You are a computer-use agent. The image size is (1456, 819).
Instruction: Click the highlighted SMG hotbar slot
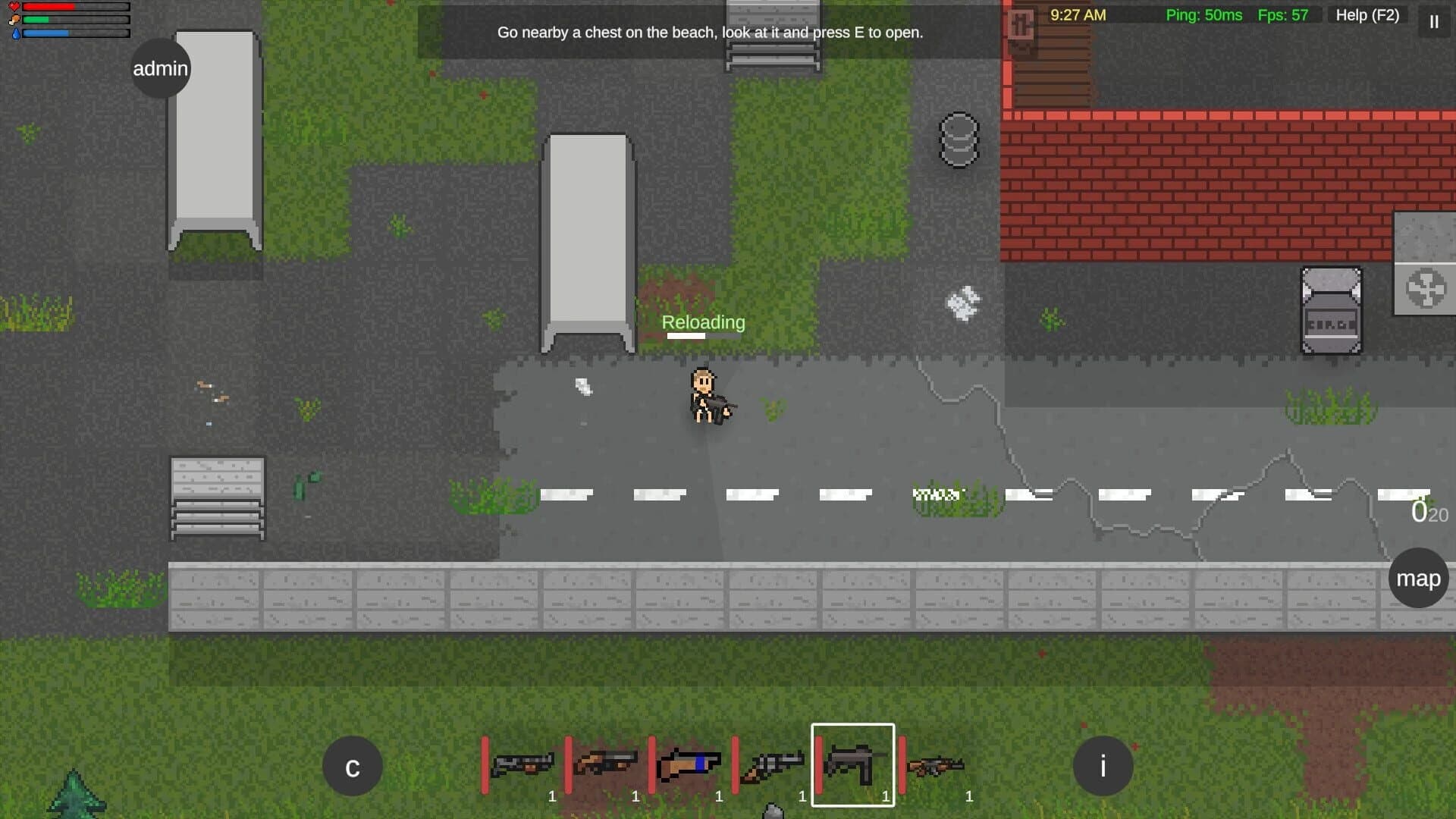[x=852, y=766]
